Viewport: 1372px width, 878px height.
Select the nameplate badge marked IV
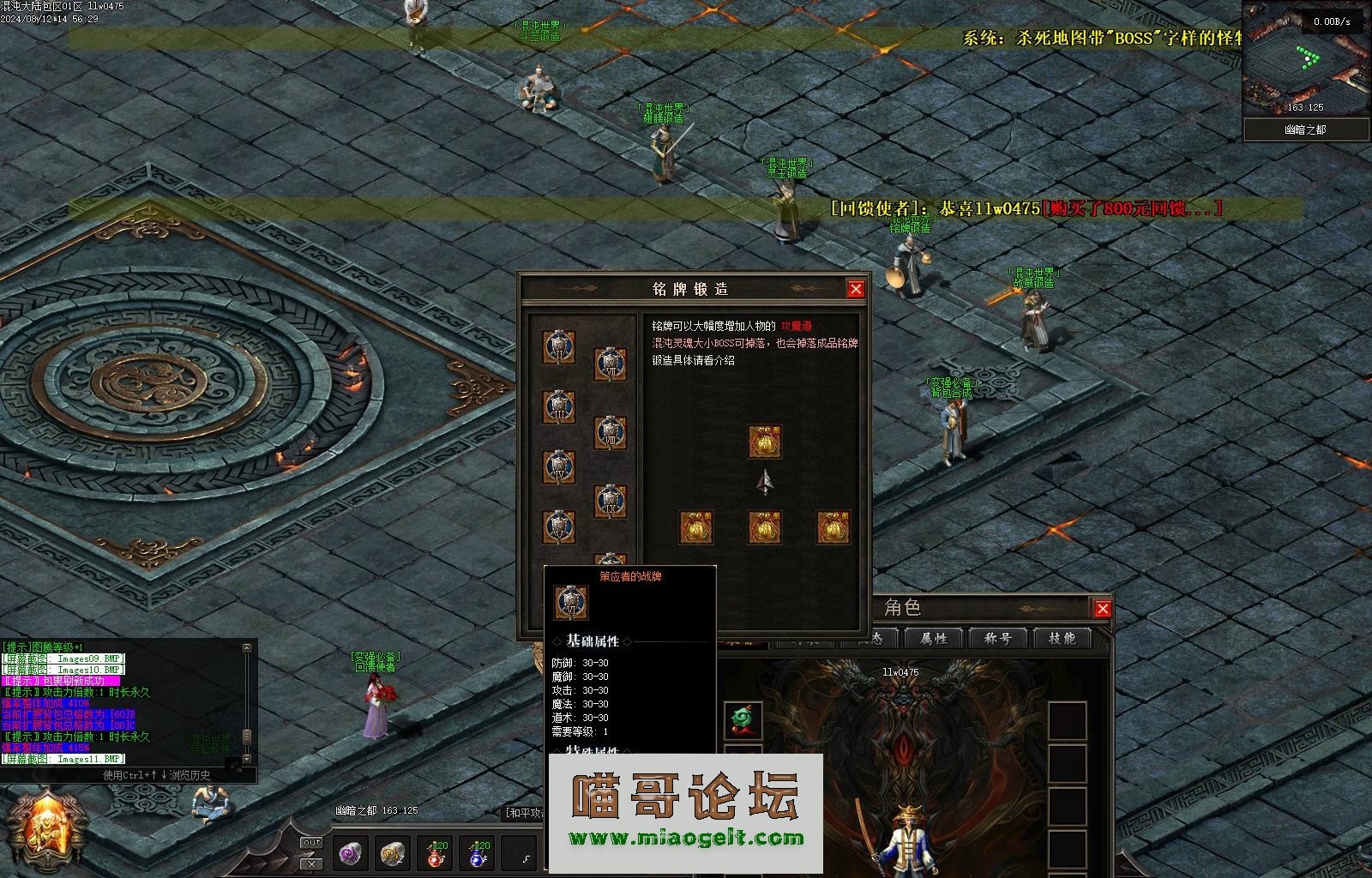click(x=559, y=467)
